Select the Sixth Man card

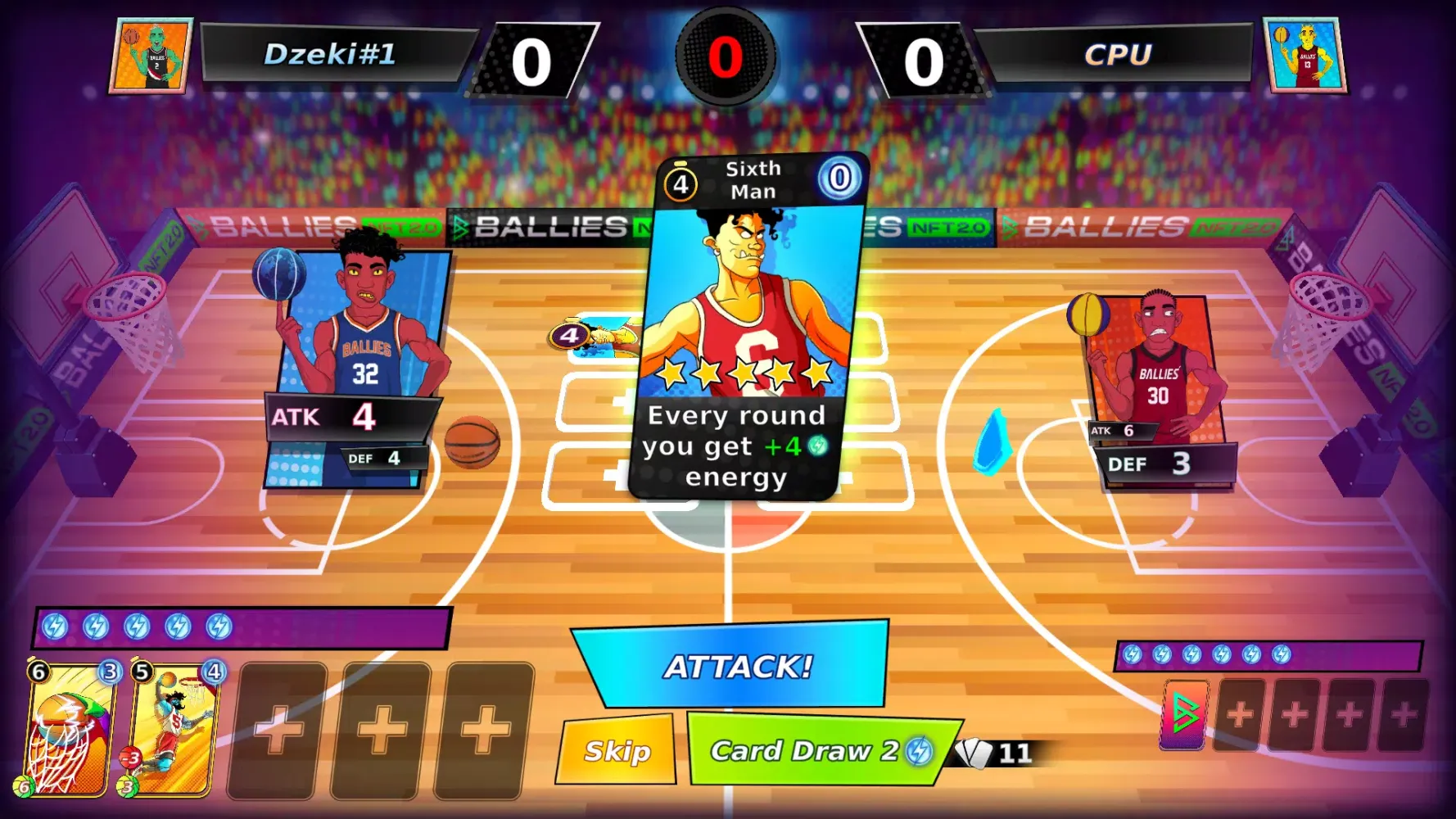coord(752,328)
